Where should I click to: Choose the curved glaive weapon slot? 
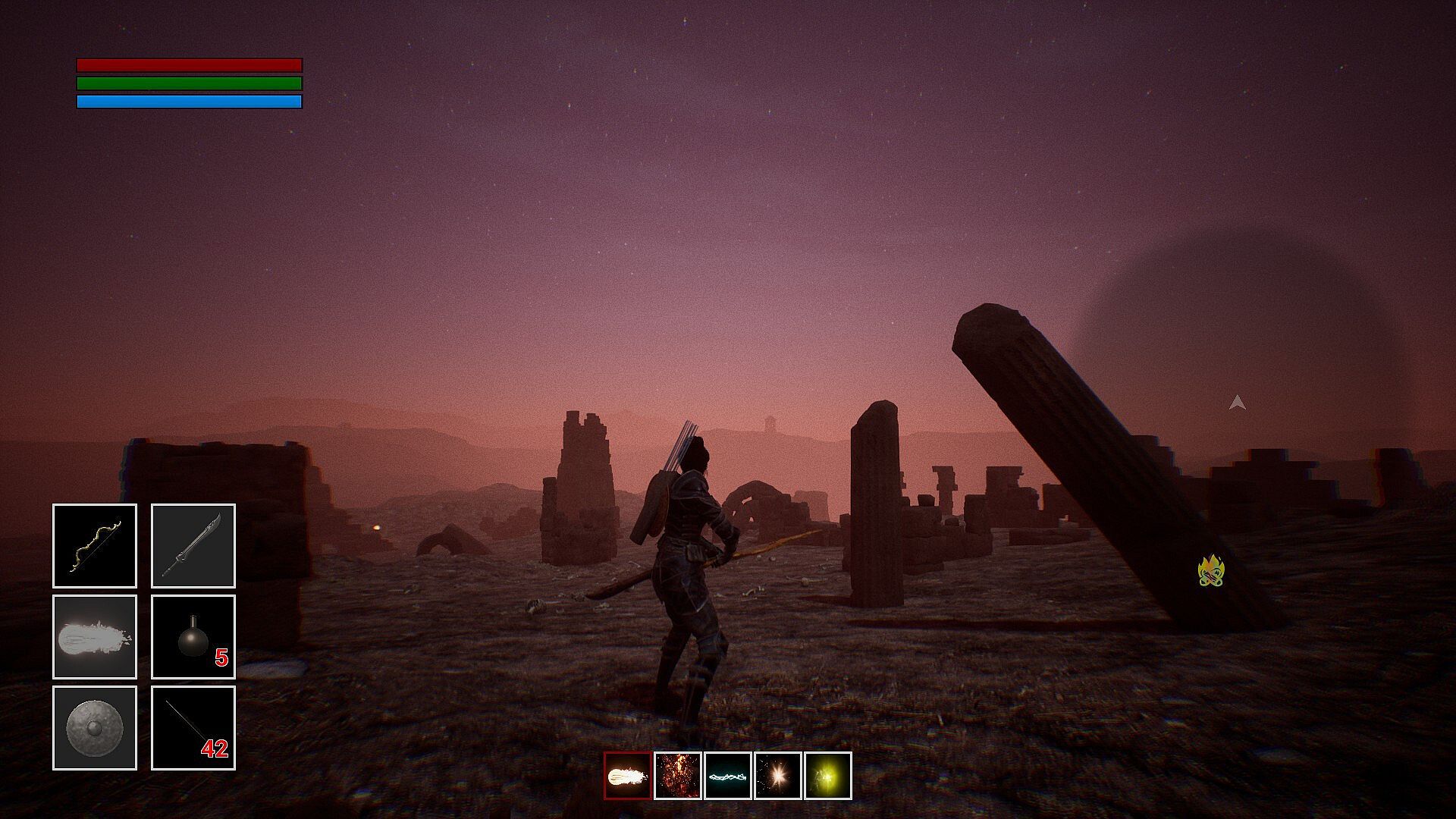pyautogui.click(x=193, y=546)
